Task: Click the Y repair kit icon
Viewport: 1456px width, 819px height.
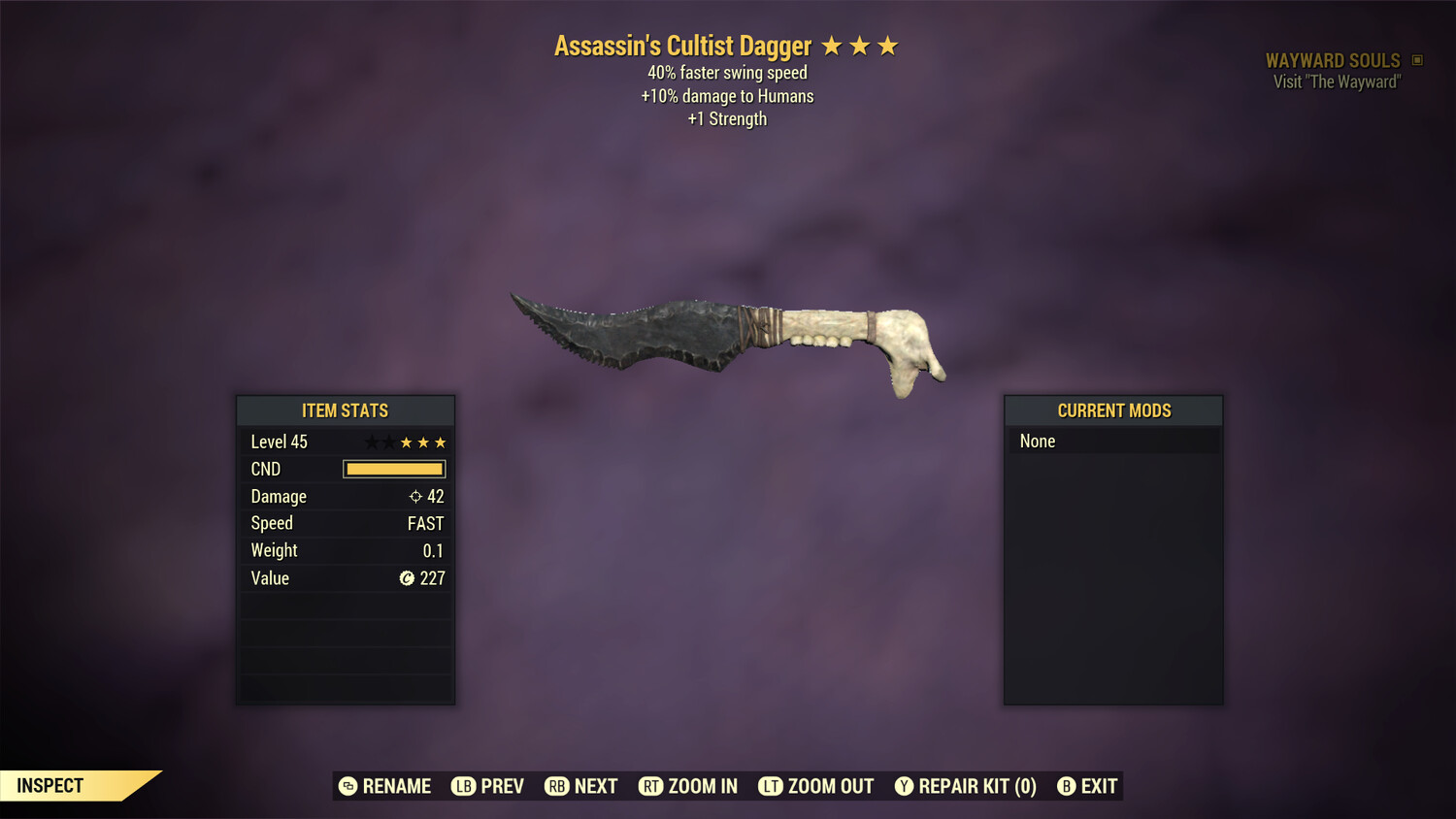Action: tap(905, 786)
